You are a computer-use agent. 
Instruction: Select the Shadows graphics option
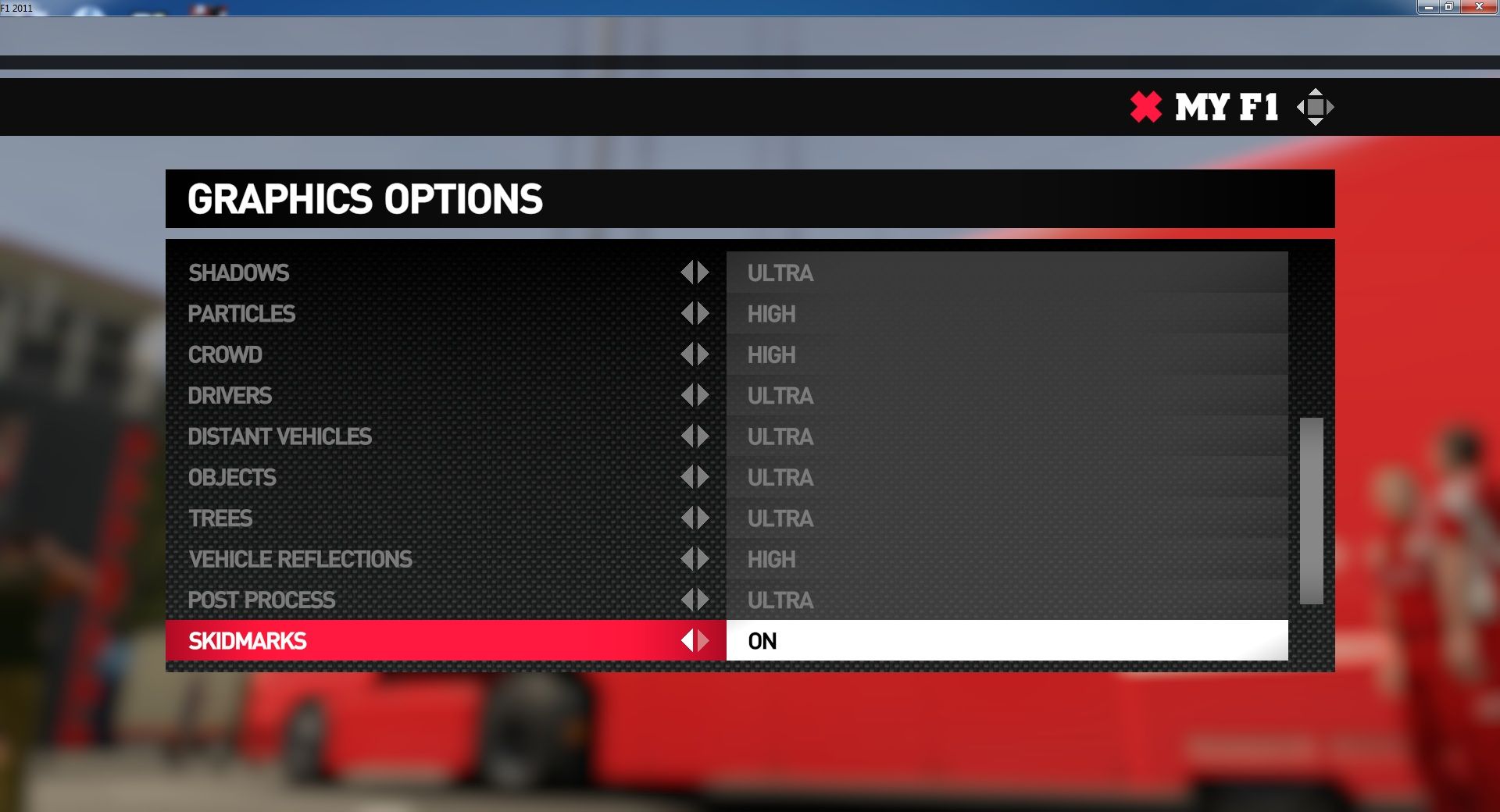click(239, 272)
